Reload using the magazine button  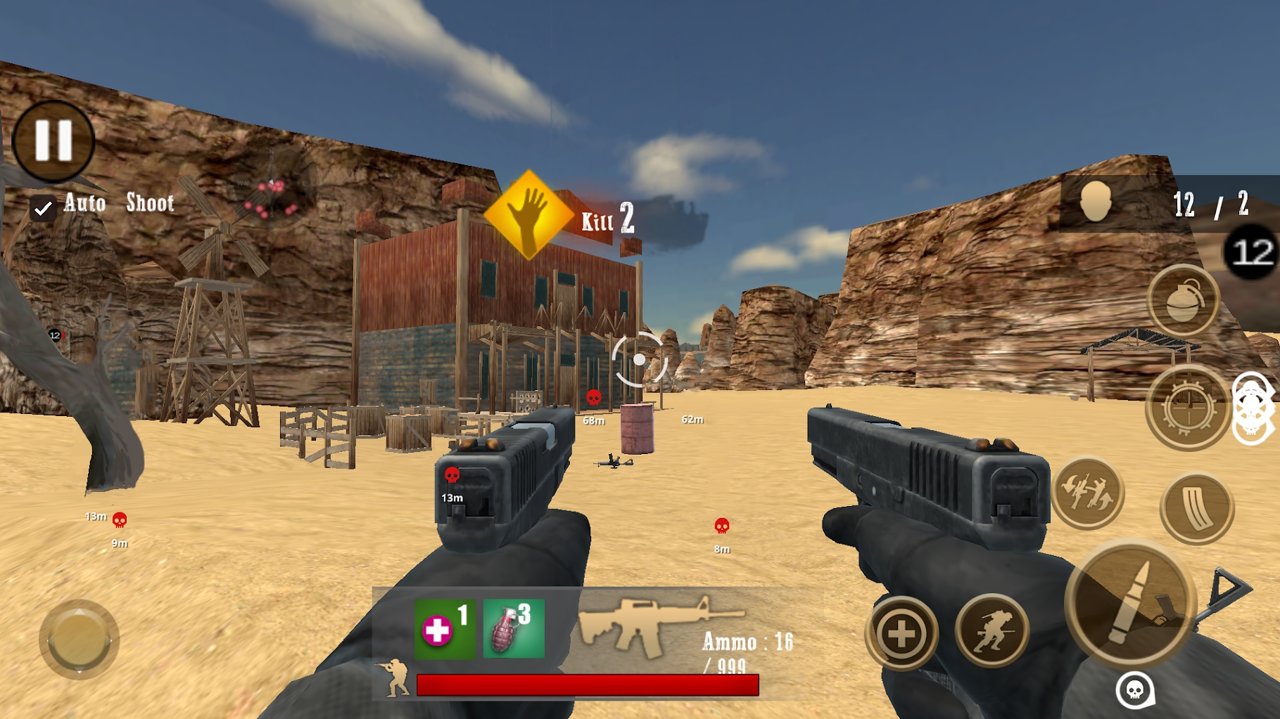1197,508
